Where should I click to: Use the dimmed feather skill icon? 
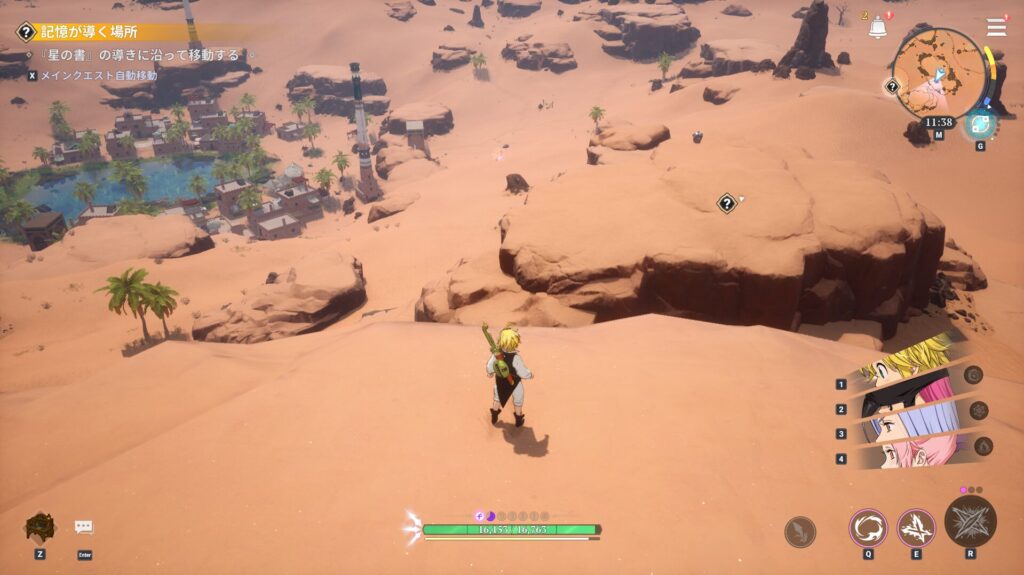click(800, 532)
